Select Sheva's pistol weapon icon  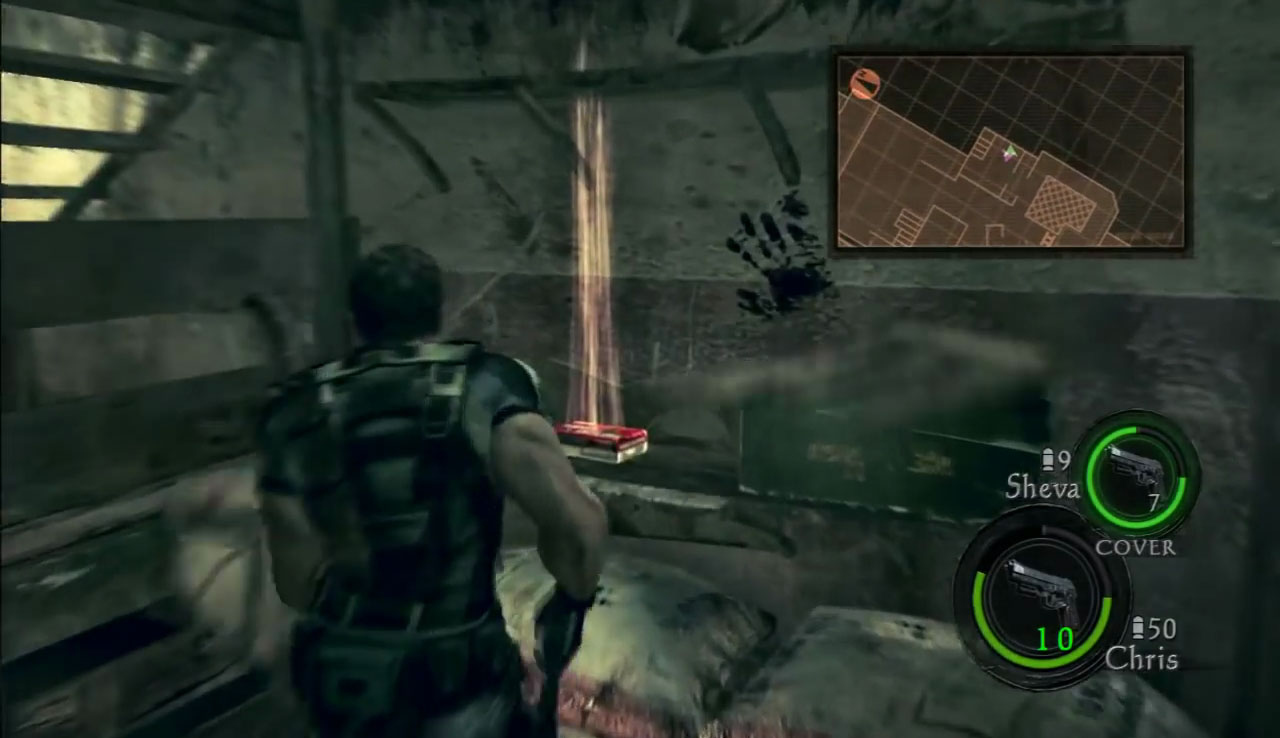[x=1135, y=469]
